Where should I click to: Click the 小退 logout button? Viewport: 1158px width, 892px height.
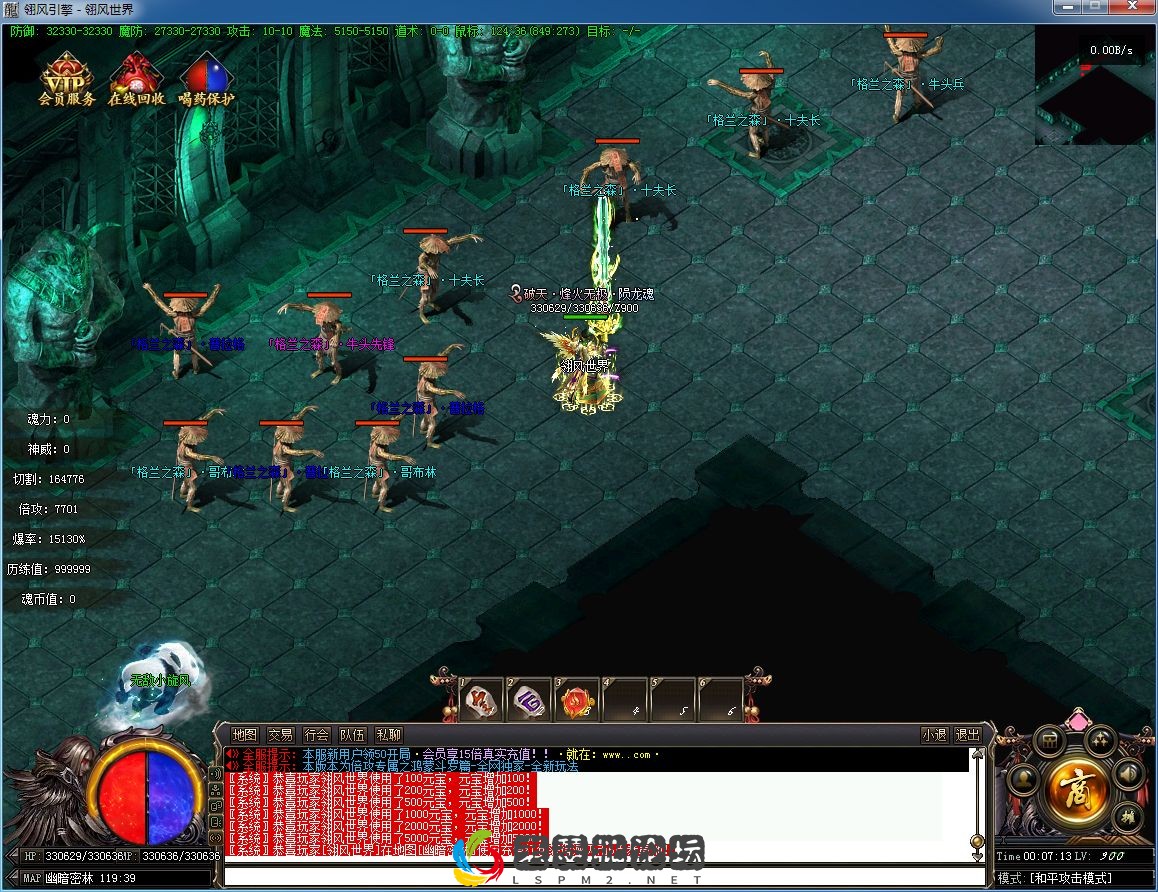(x=934, y=735)
